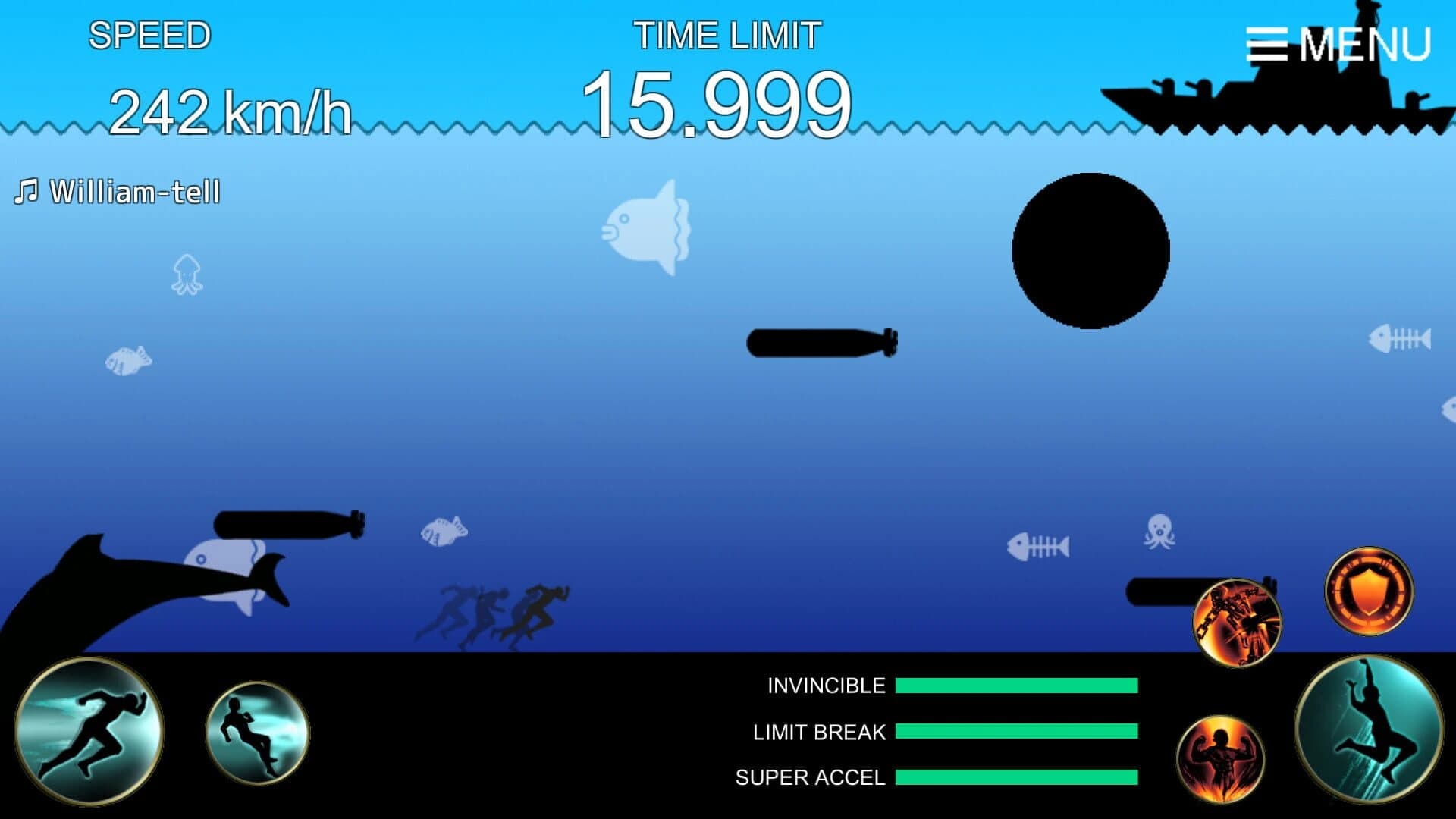
Task: Click the INVINCIBLE gauge bar
Action: [1016, 685]
